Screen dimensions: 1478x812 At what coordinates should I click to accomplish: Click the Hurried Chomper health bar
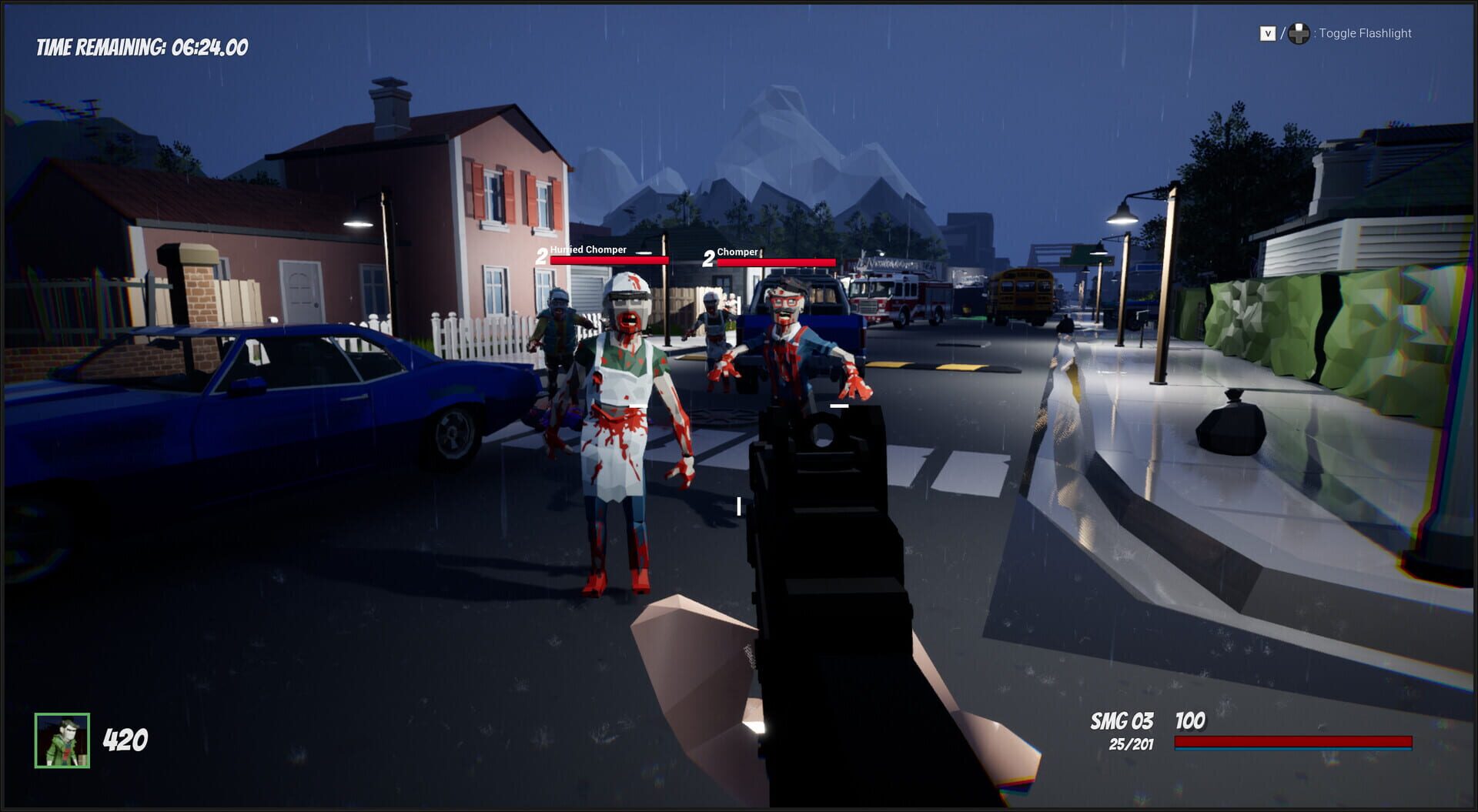(608, 261)
